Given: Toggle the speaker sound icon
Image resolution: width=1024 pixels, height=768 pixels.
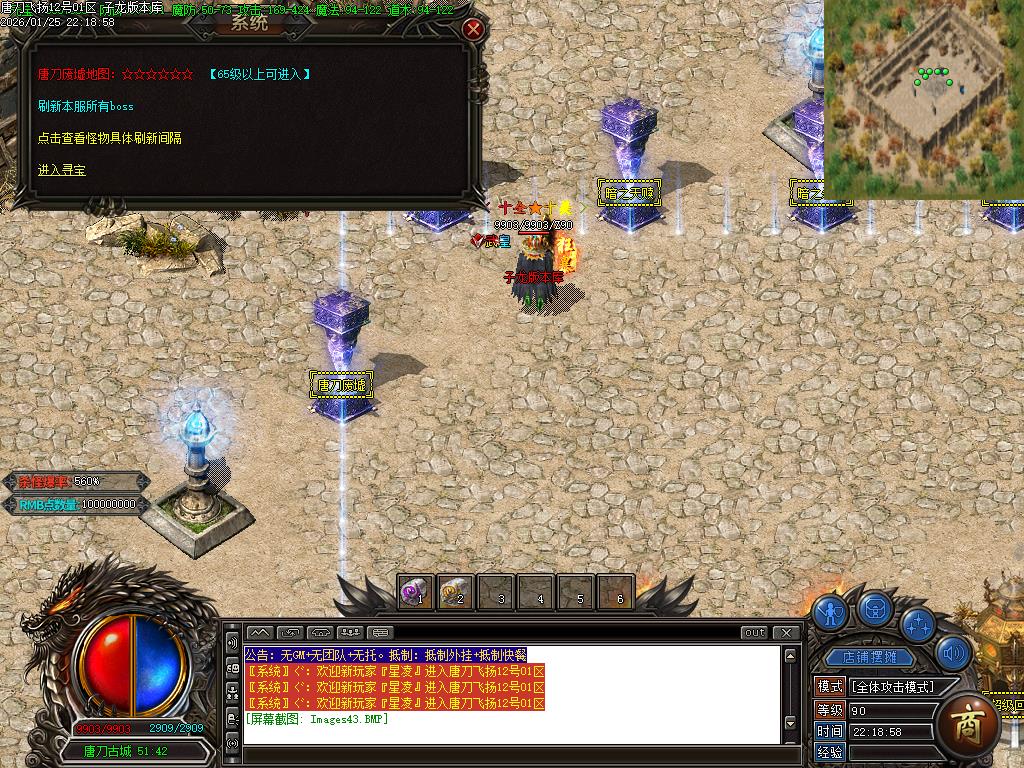Looking at the screenshot, I should [953, 654].
